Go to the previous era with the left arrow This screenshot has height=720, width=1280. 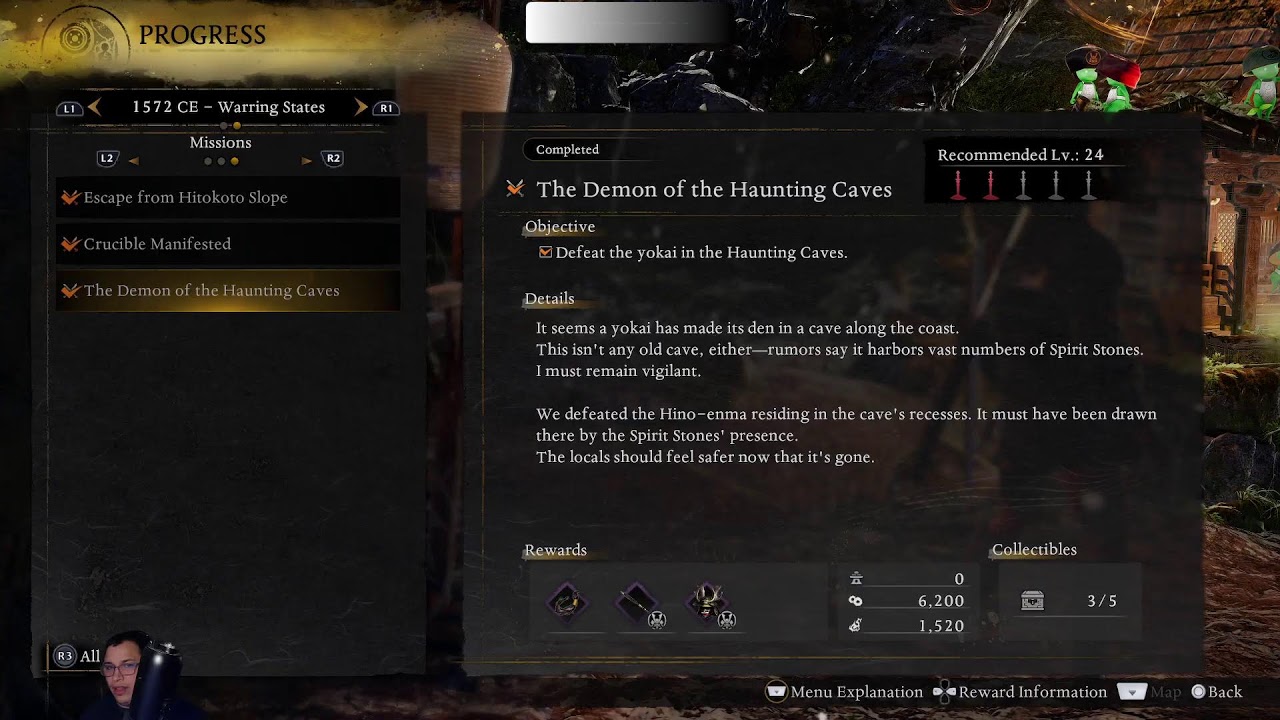pyautogui.click(x=95, y=107)
